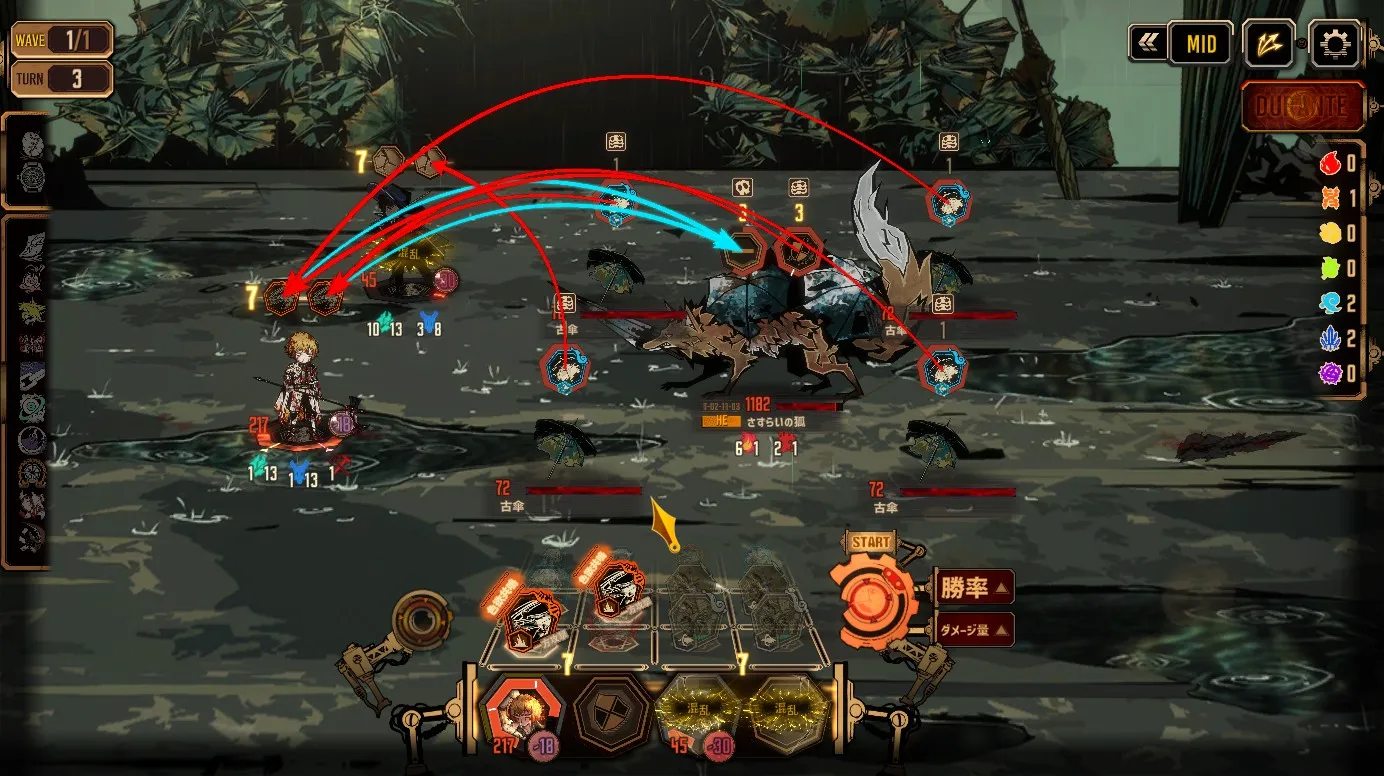Click the double-chevron collapse button
The width and height of the screenshot is (1384, 776).
click(1146, 44)
